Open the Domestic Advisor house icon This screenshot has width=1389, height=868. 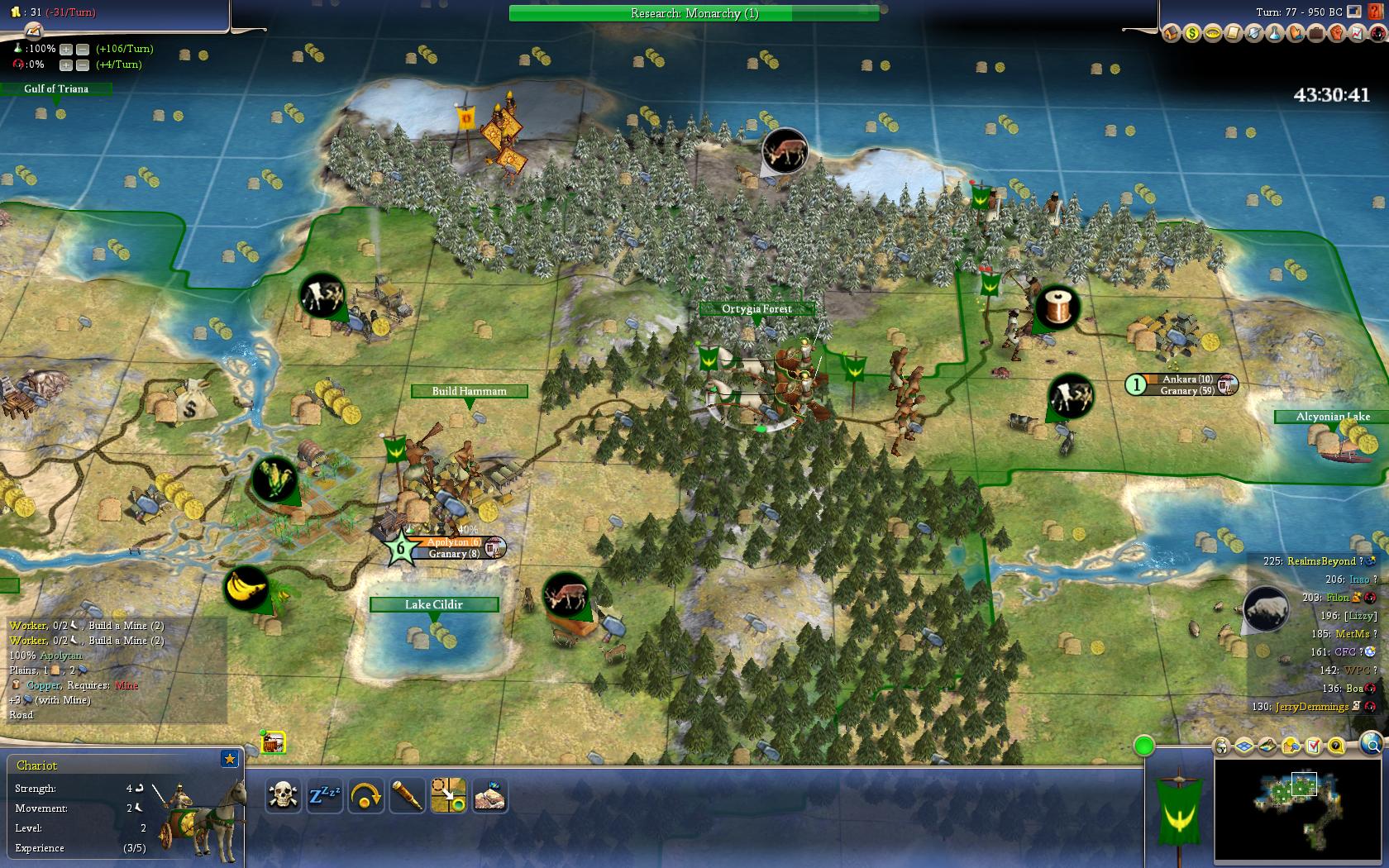tap(1171, 34)
